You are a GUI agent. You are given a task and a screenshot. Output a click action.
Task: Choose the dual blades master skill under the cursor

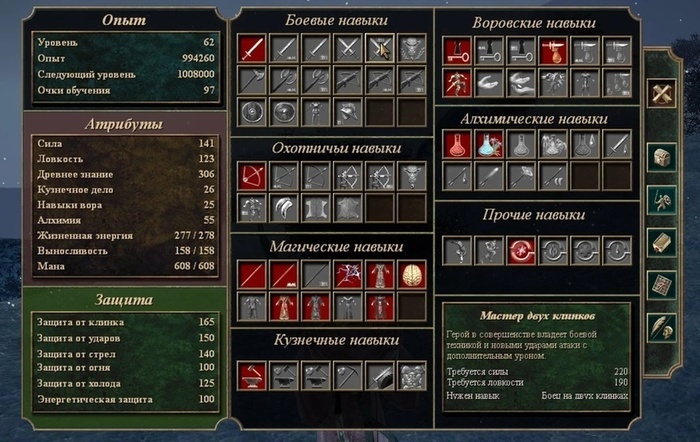(379, 48)
